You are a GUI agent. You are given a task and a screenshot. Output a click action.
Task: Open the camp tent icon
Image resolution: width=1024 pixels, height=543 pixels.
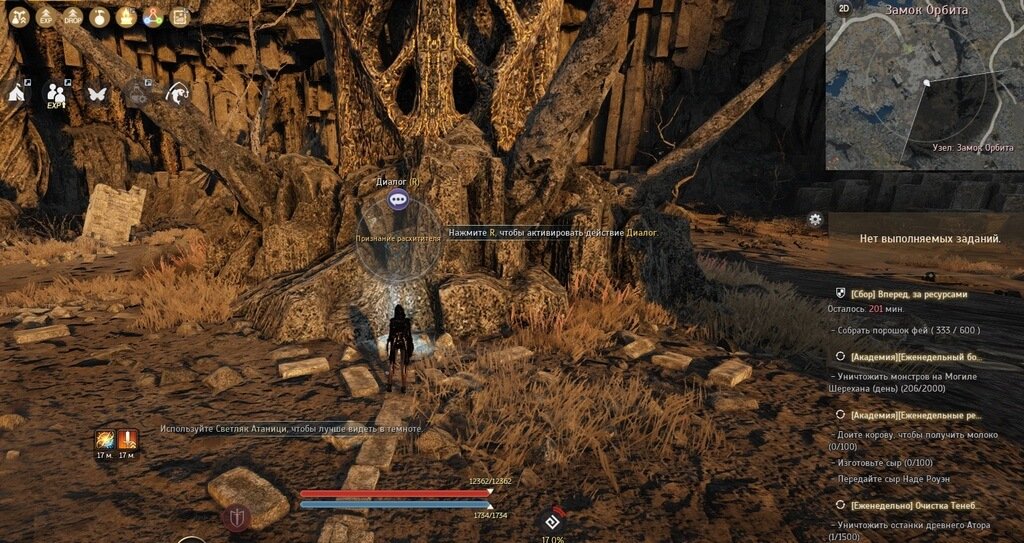pyautogui.click(x=18, y=92)
